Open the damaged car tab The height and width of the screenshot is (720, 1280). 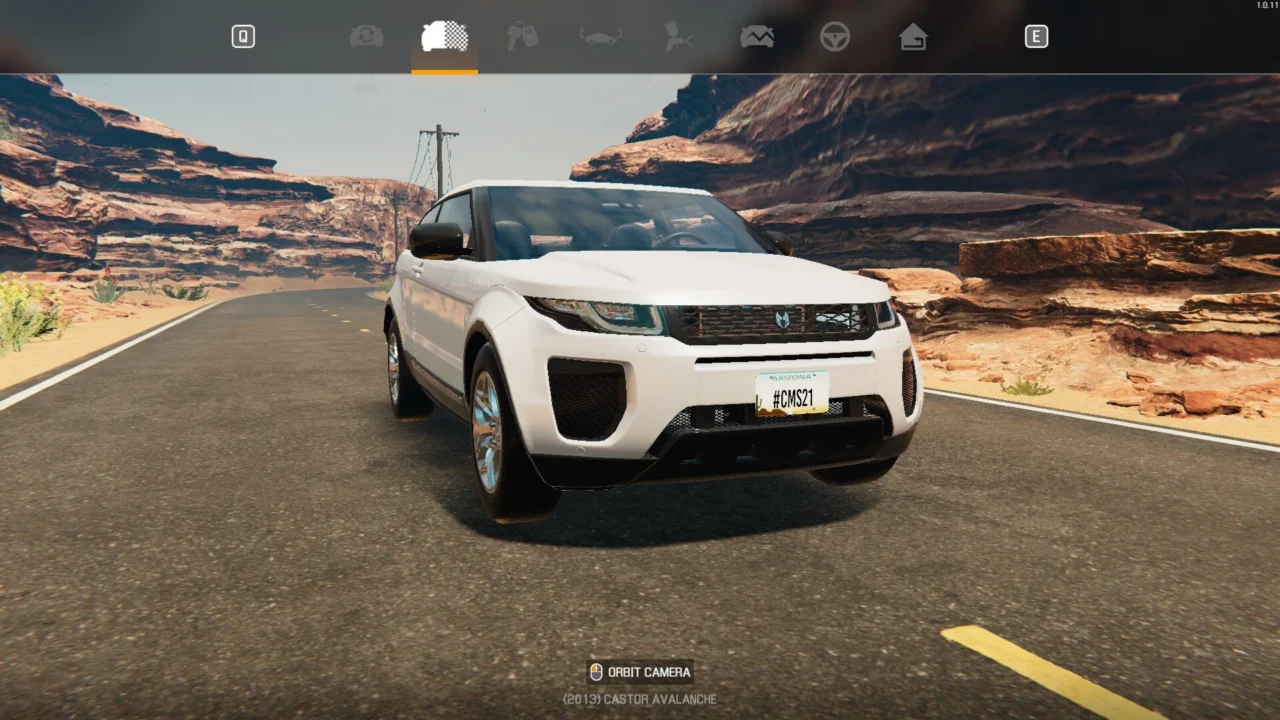757,37
